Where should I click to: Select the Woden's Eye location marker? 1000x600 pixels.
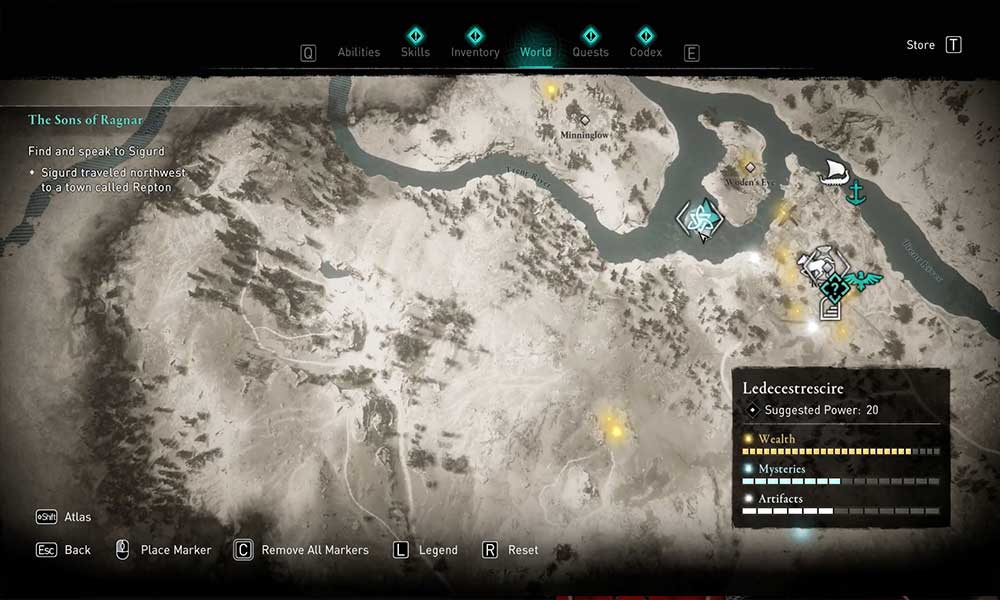[x=749, y=167]
